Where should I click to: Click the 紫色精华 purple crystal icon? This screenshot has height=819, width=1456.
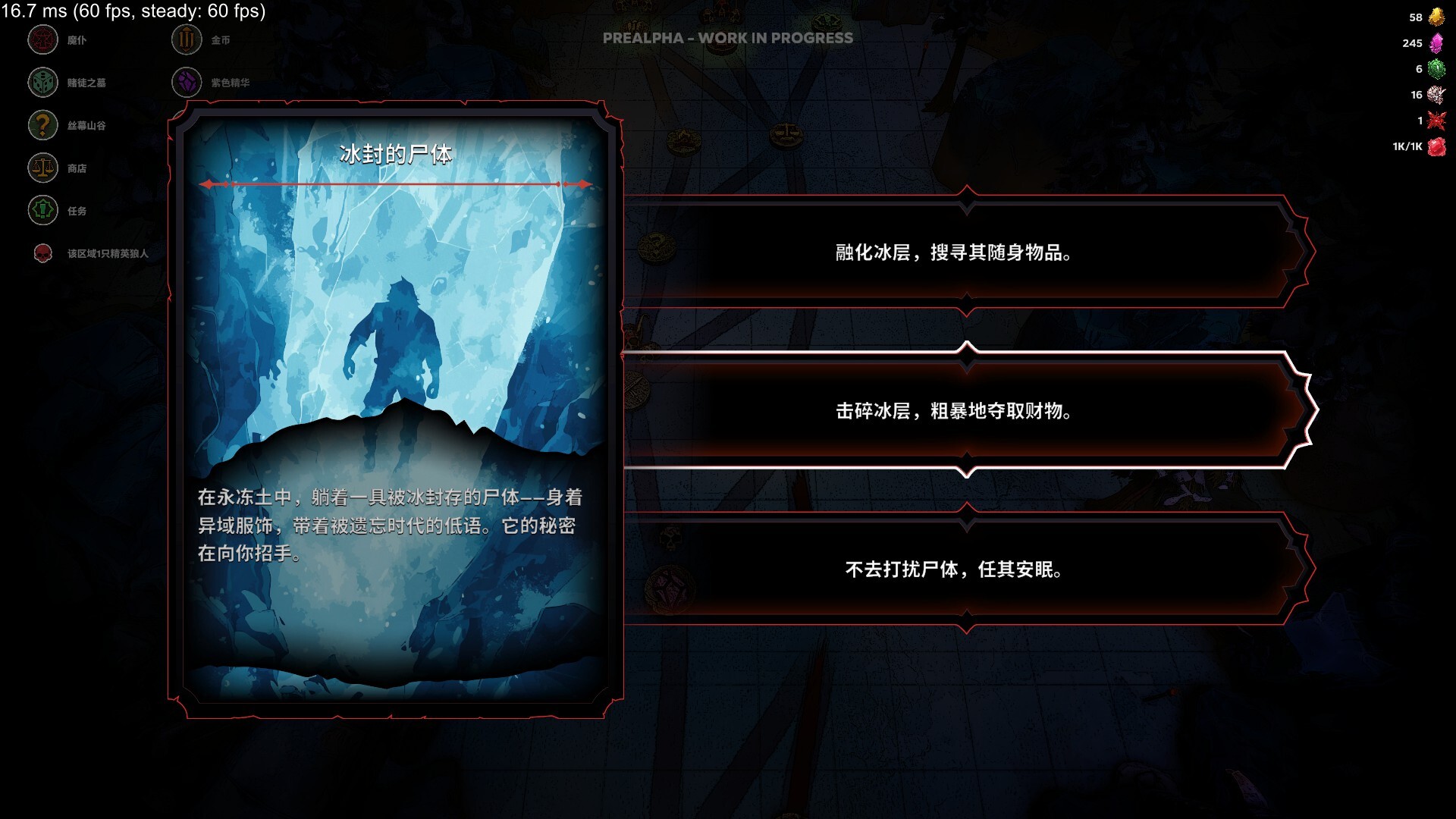tap(186, 83)
